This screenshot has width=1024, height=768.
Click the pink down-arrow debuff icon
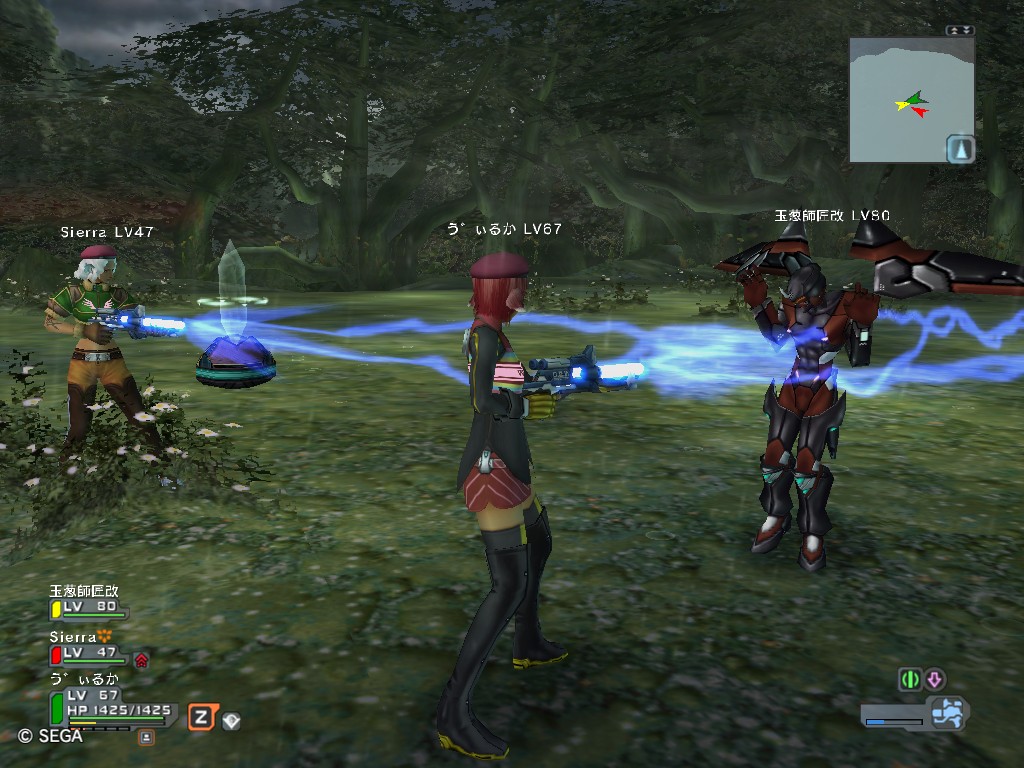(x=935, y=679)
